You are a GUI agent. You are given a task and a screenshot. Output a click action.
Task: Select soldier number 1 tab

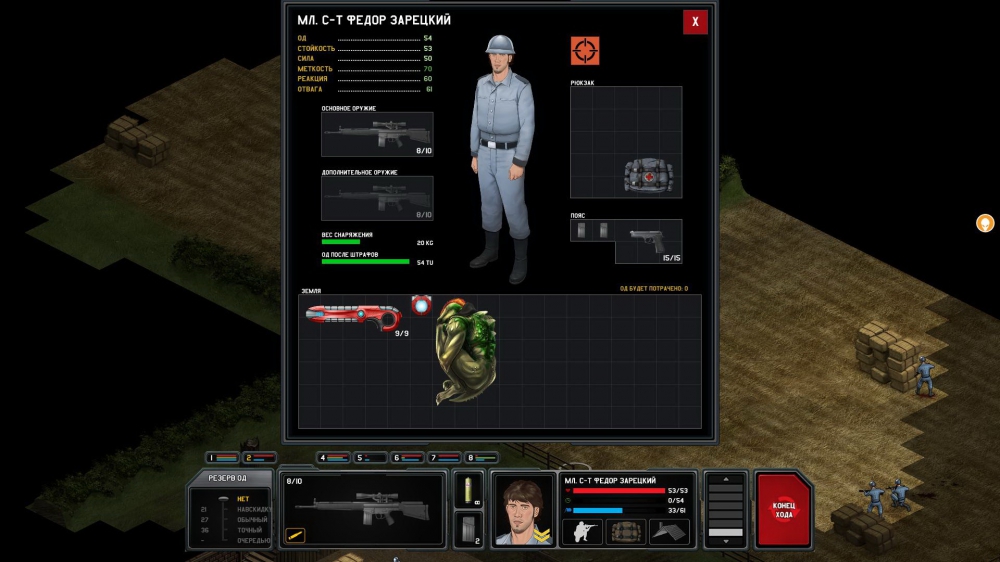click(x=223, y=458)
